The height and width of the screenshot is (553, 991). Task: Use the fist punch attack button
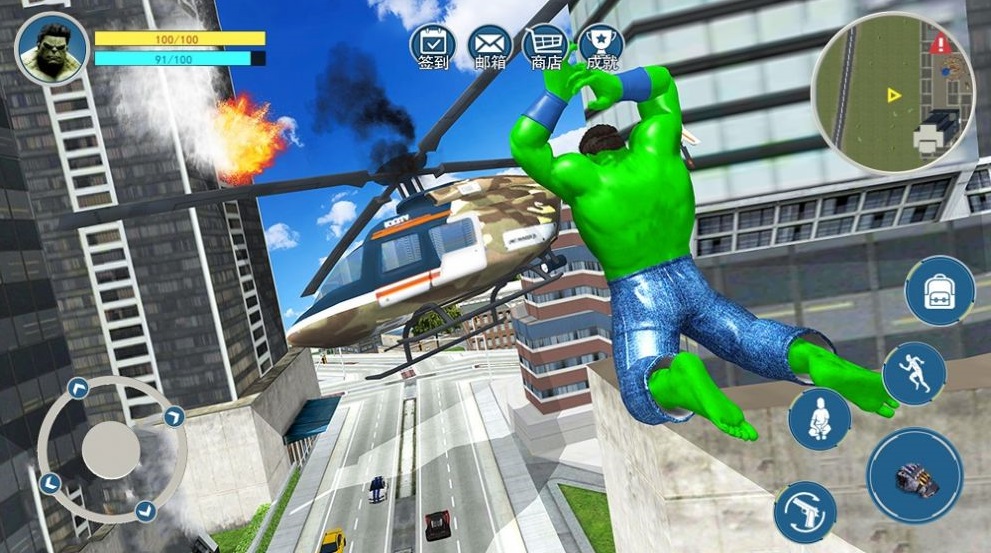click(914, 475)
